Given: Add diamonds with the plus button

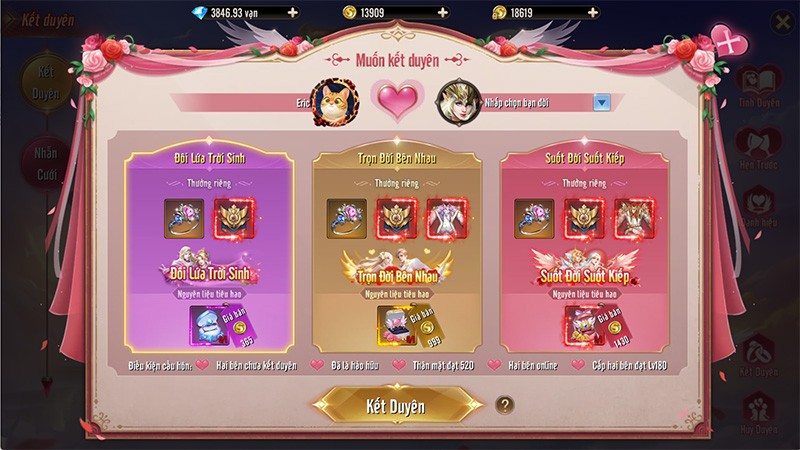Looking at the screenshot, I should [291, 12].
